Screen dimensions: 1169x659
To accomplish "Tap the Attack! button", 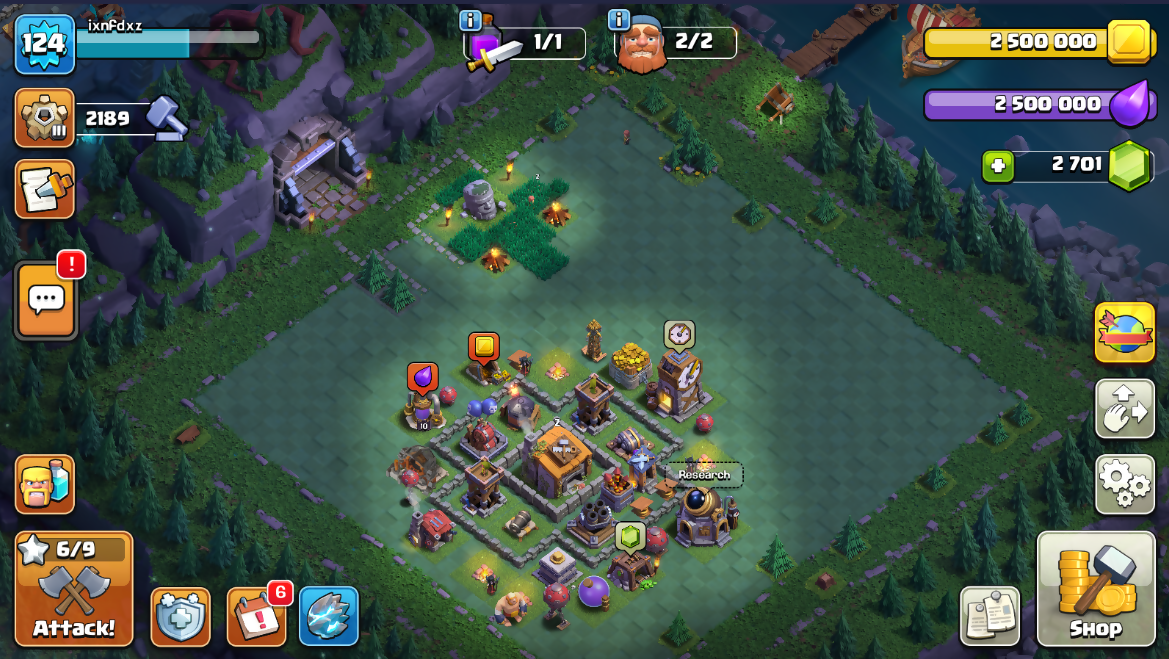I will pos(73,589).
